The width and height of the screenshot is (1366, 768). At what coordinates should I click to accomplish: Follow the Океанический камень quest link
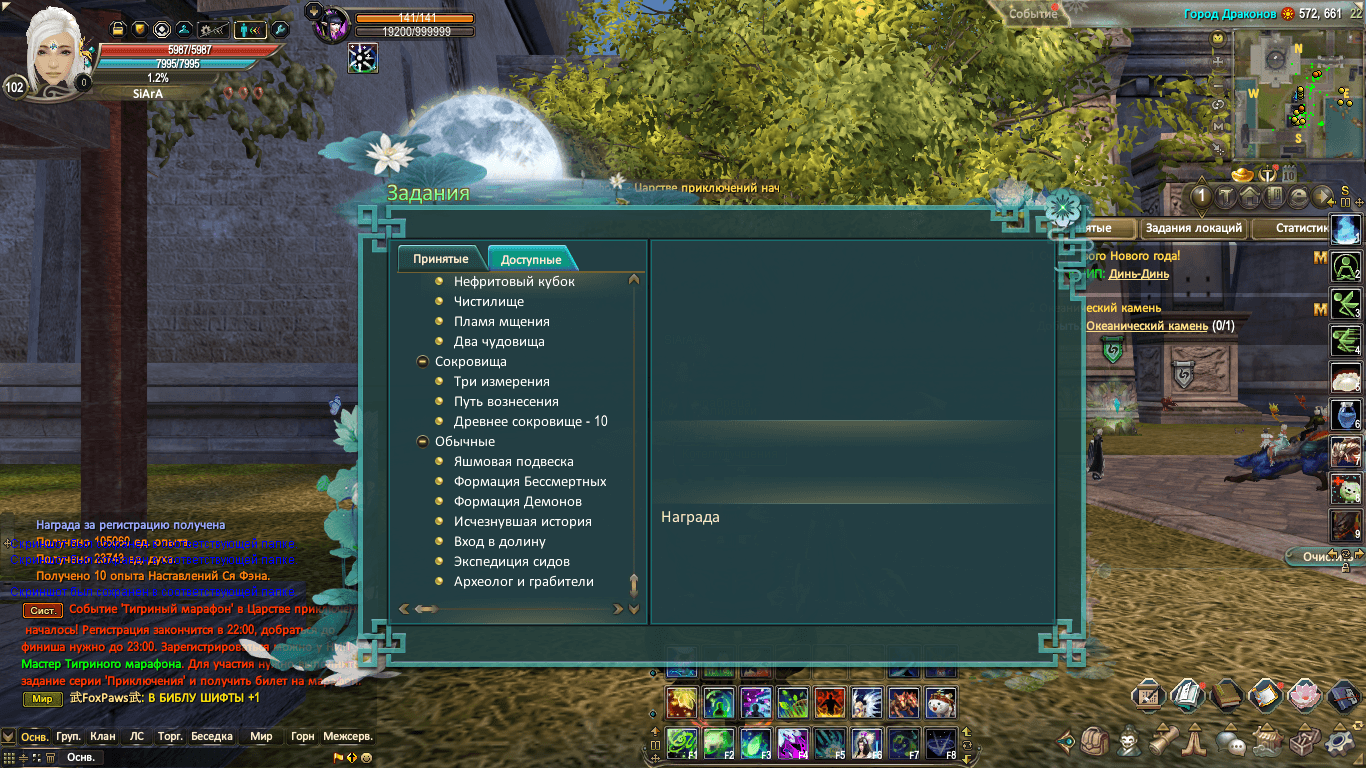1147,326
